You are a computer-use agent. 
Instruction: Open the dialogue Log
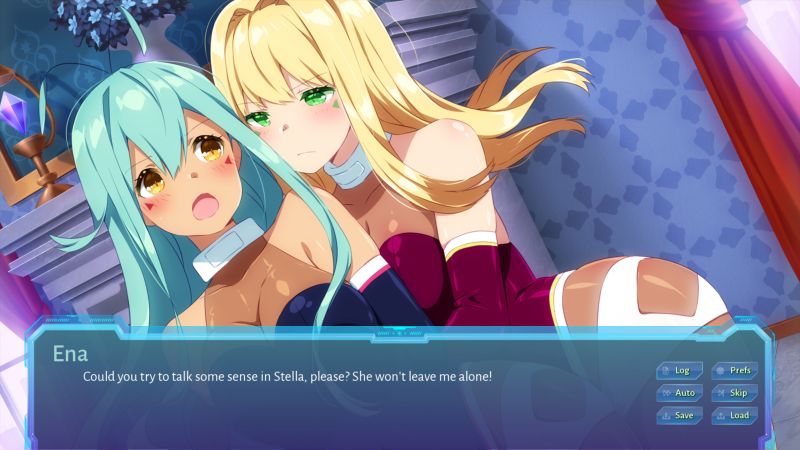(680, 370)
